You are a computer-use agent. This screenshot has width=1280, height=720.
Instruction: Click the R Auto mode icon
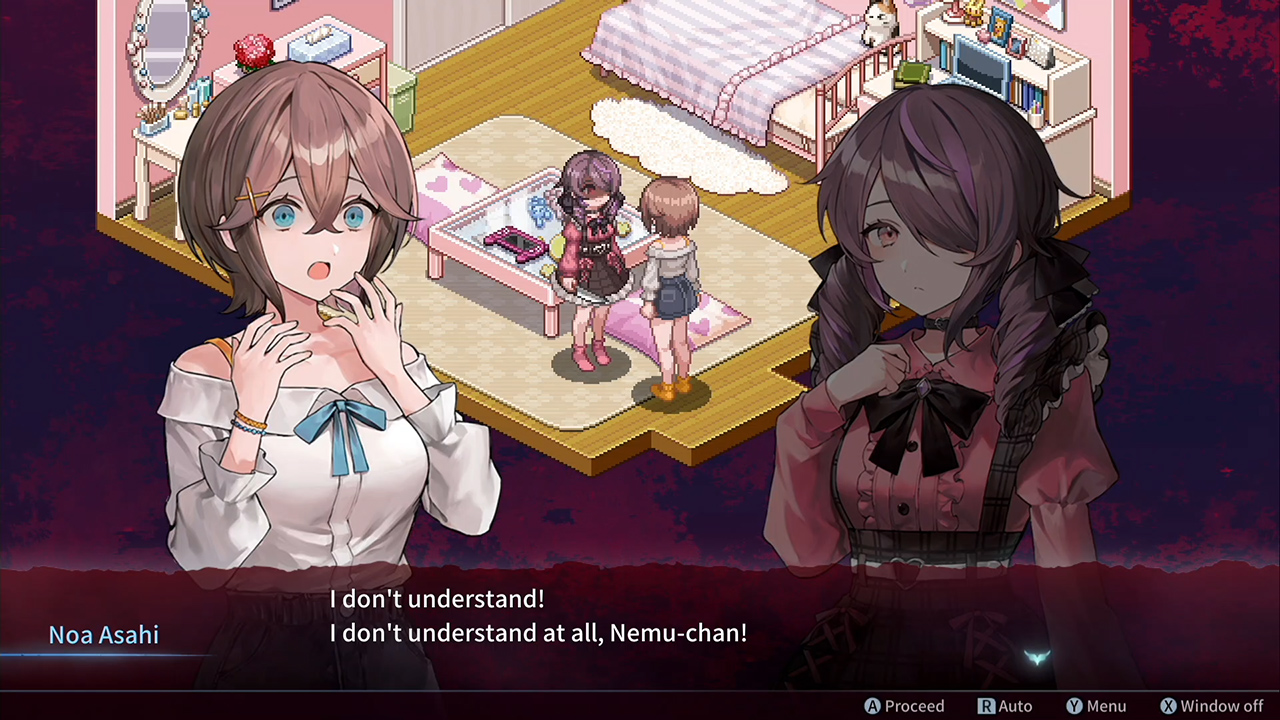[986, 705]
